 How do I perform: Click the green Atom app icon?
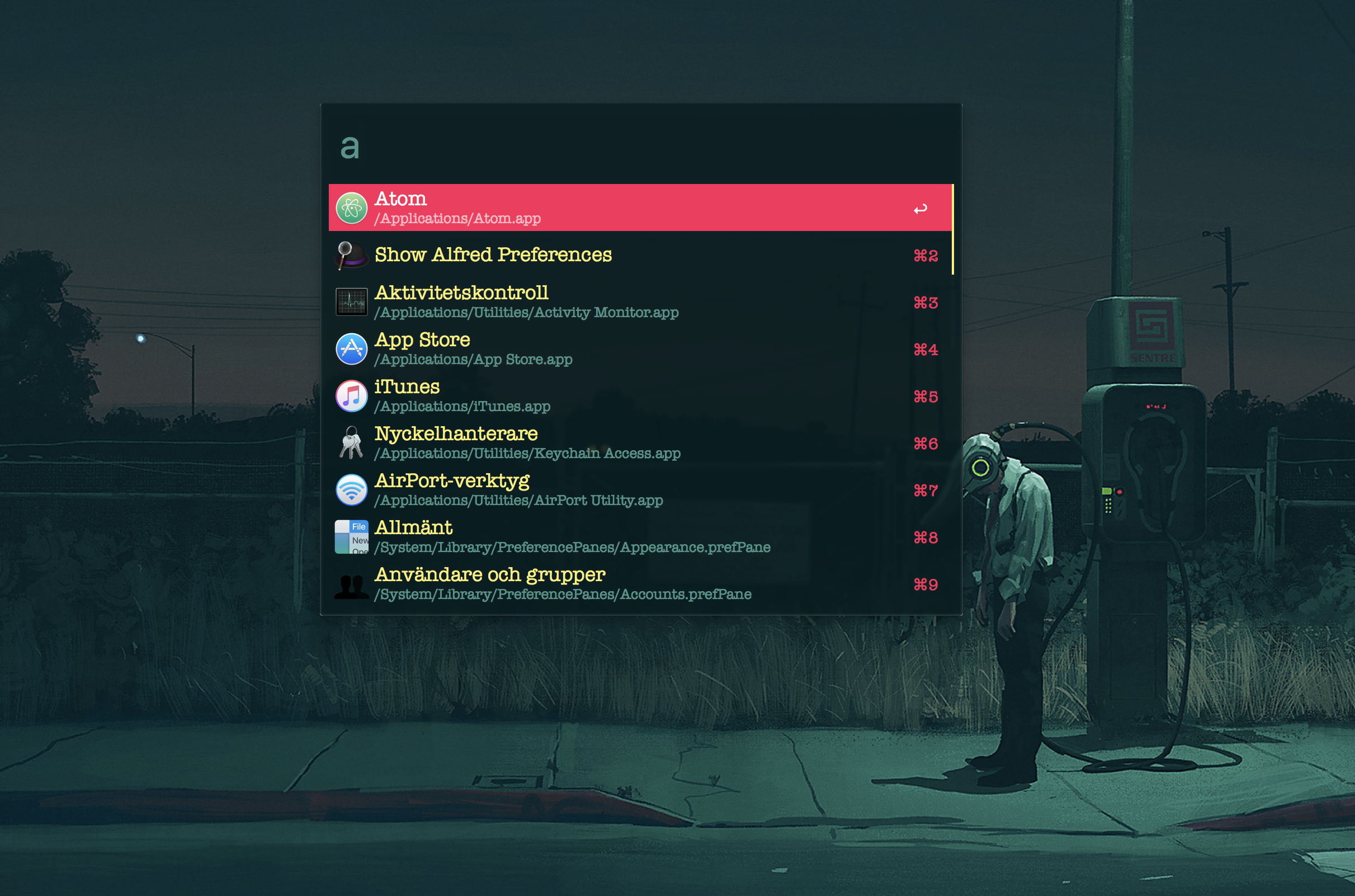coord(351,208)
